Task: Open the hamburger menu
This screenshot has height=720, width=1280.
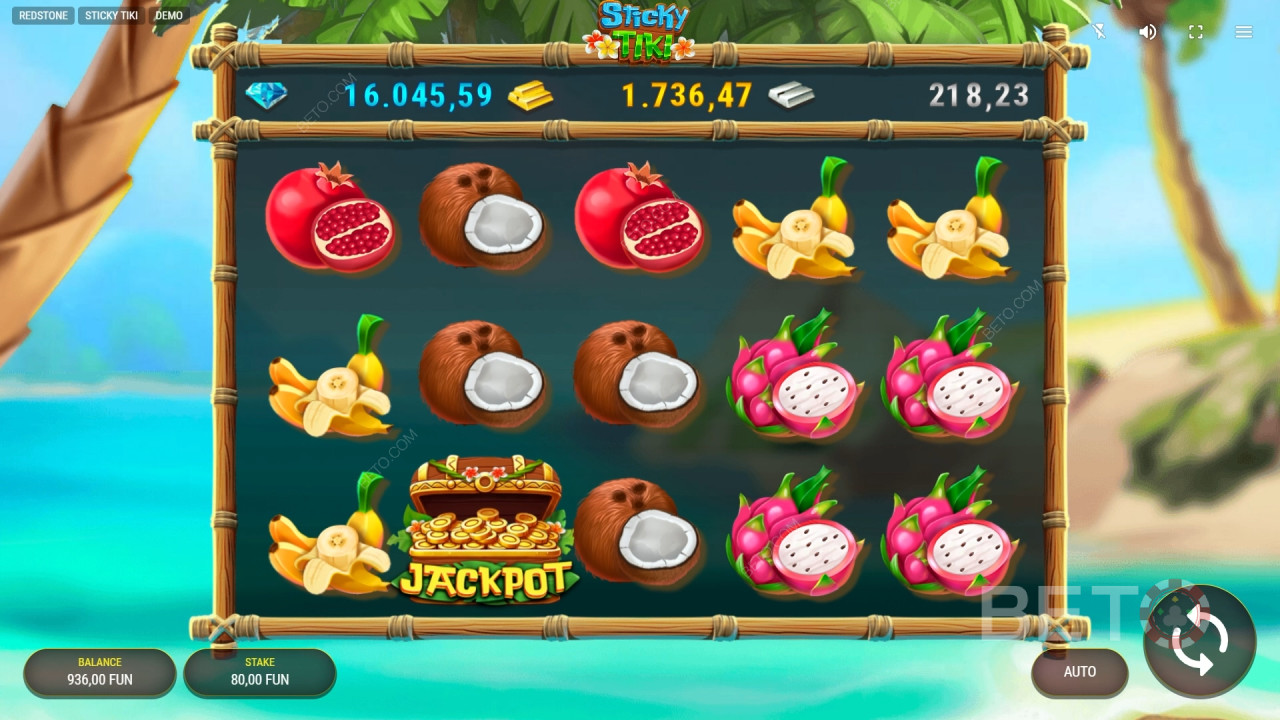Action: tap(1244, 32)
